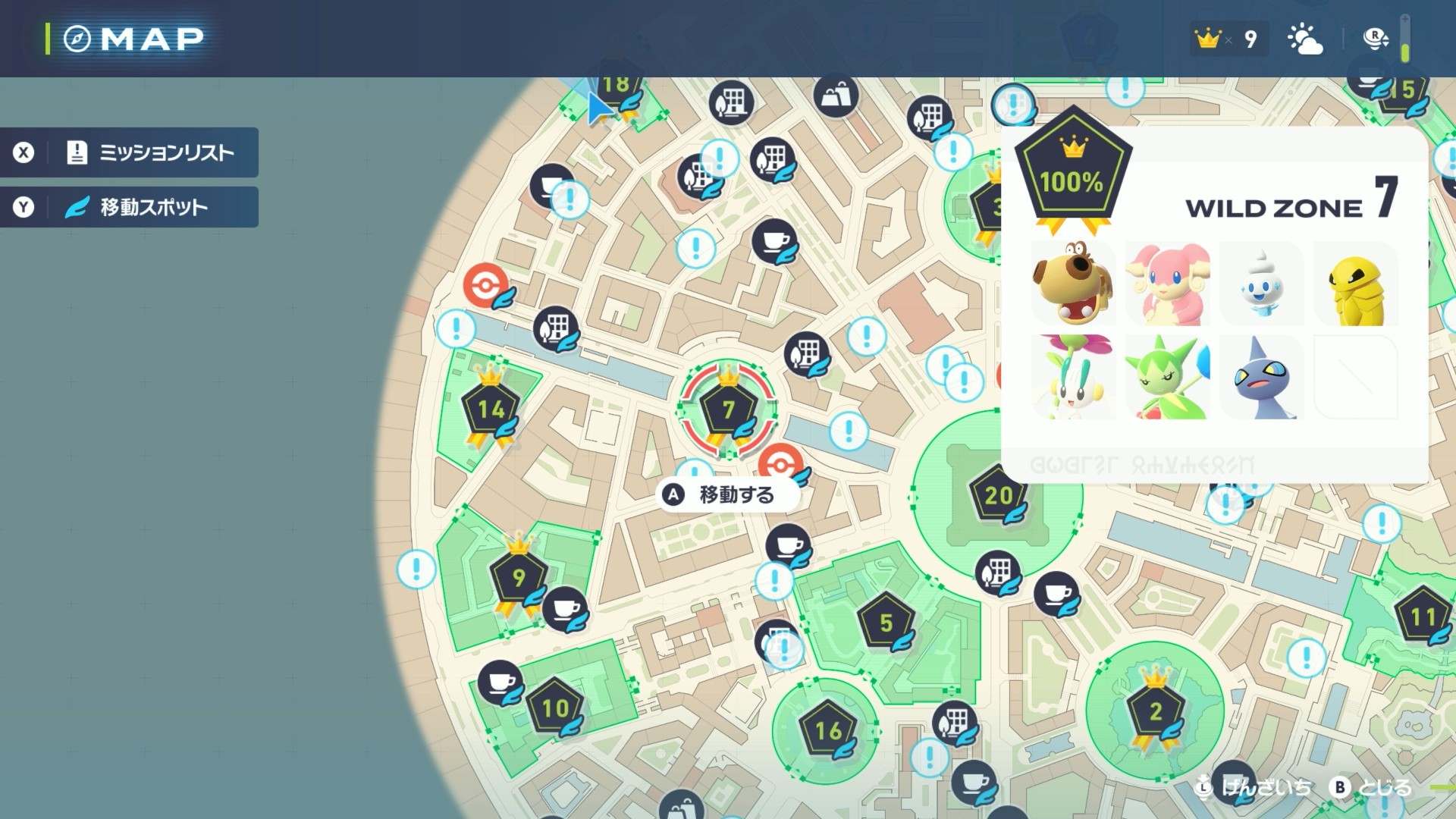
Task: Select Wild Zone 20 marker
Action: click(x=999, y=495)
